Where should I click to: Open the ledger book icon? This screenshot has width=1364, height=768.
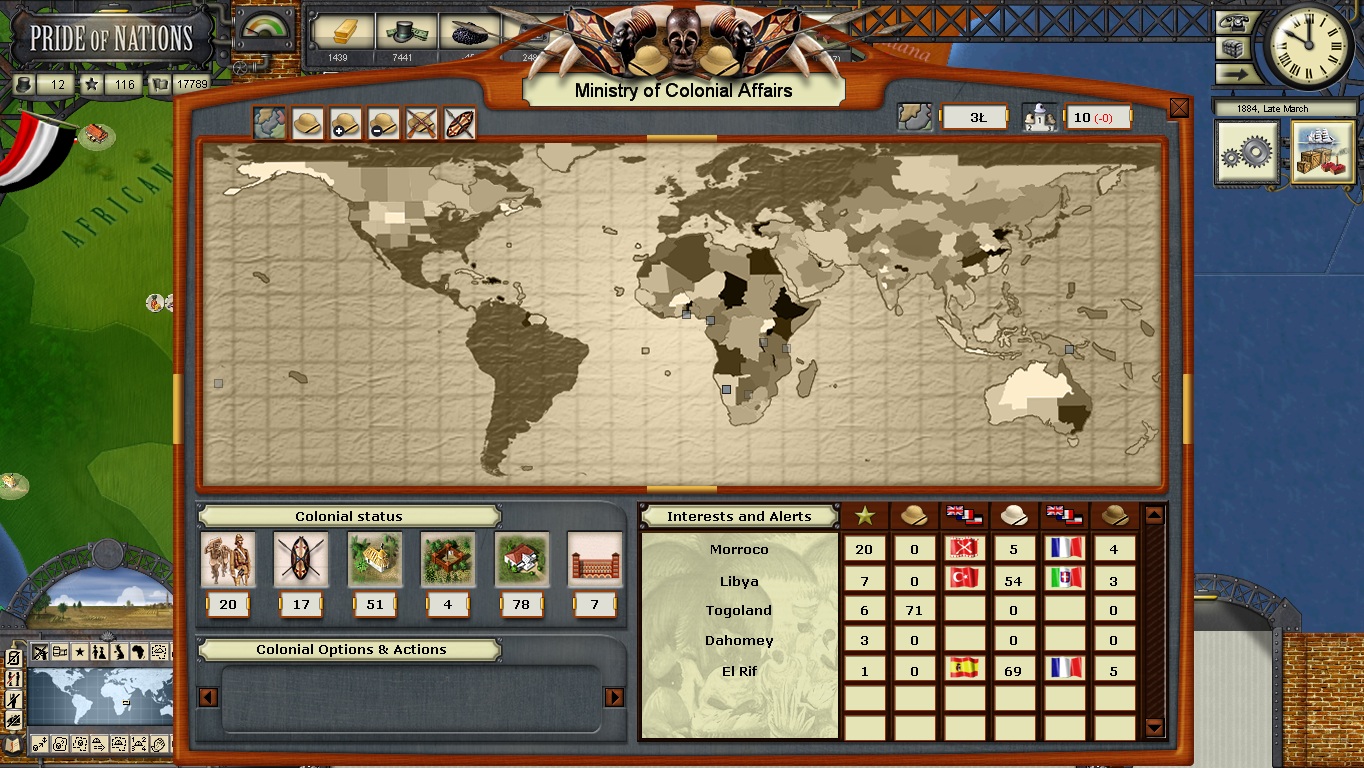(13, 743)
